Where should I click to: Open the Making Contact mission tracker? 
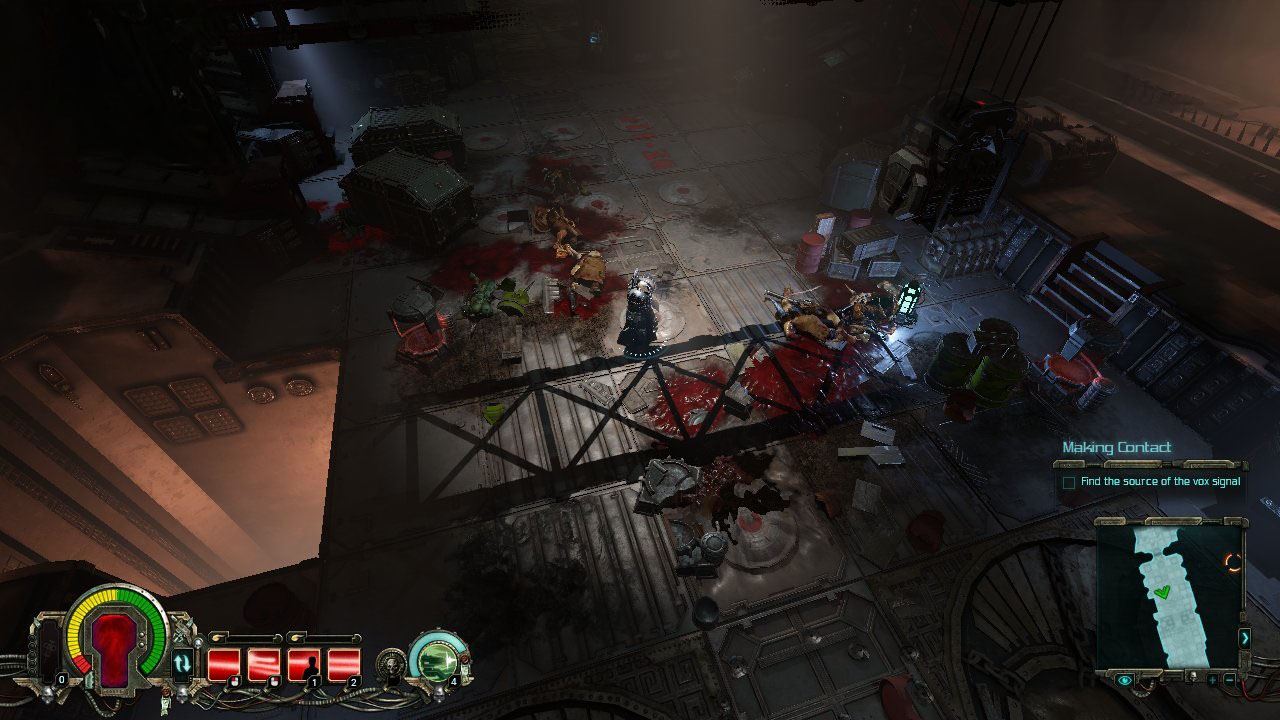point(1116,447)
